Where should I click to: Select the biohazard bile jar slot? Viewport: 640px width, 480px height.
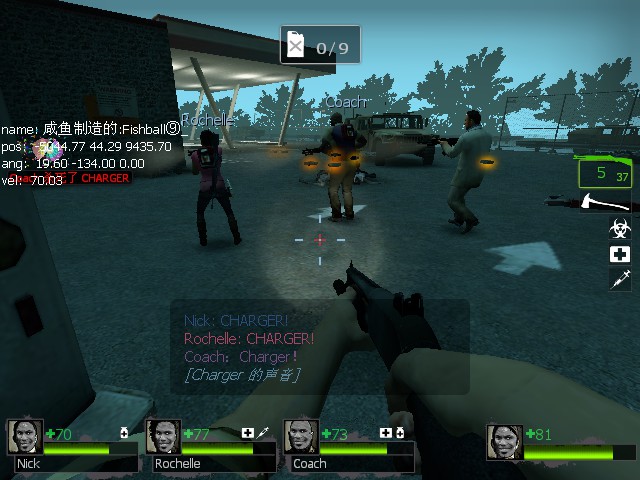click(620, 229)
